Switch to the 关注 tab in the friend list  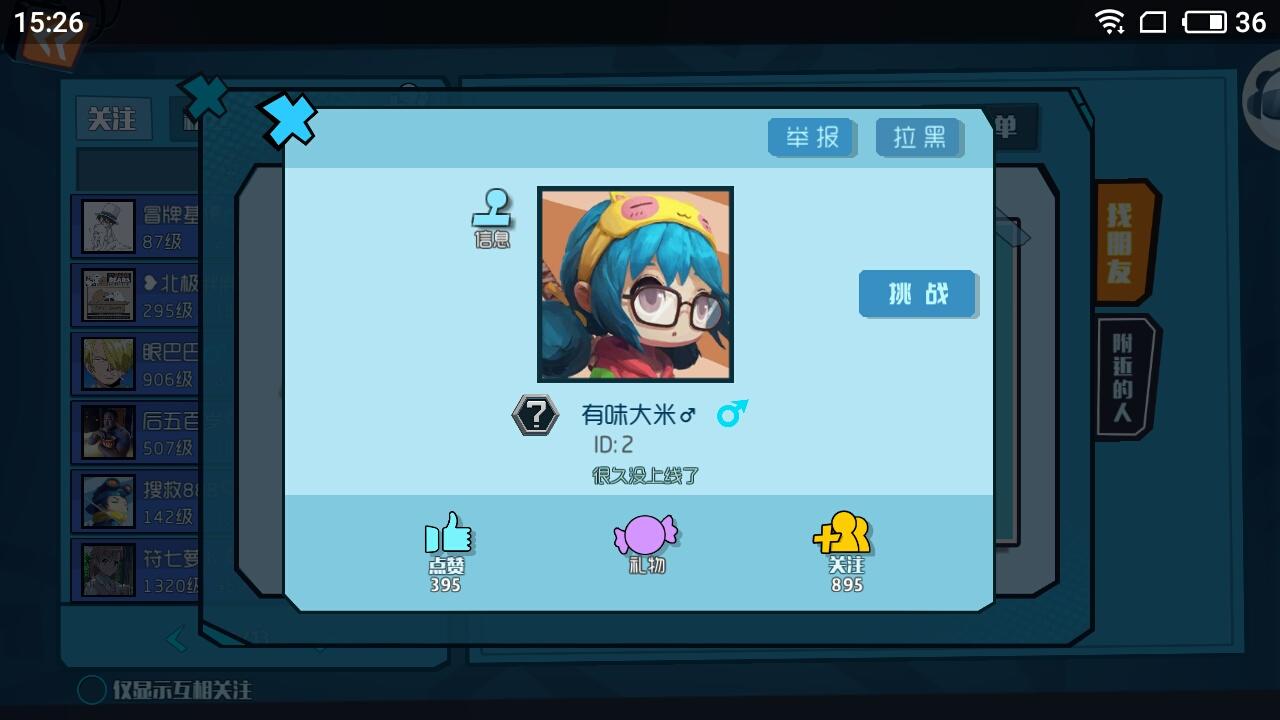[113, 120]
